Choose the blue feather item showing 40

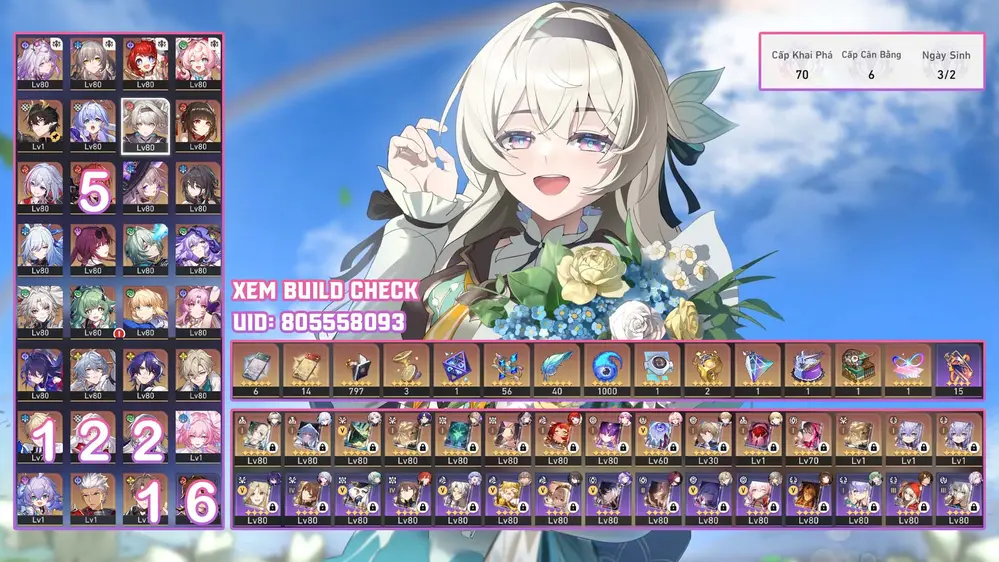[556, 371]
